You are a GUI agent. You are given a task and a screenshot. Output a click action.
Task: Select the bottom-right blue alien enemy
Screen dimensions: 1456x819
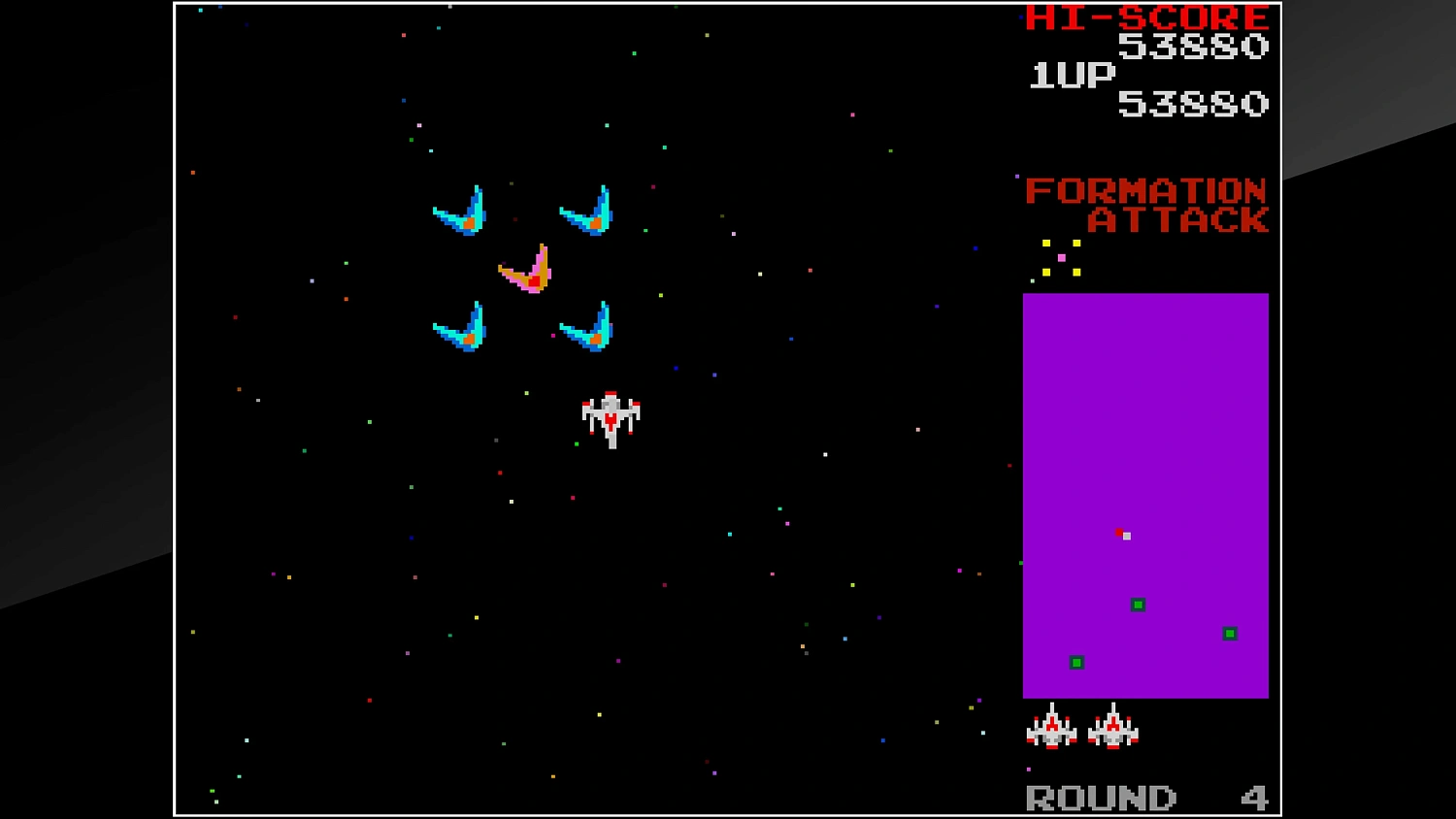(x=584, y=327)
